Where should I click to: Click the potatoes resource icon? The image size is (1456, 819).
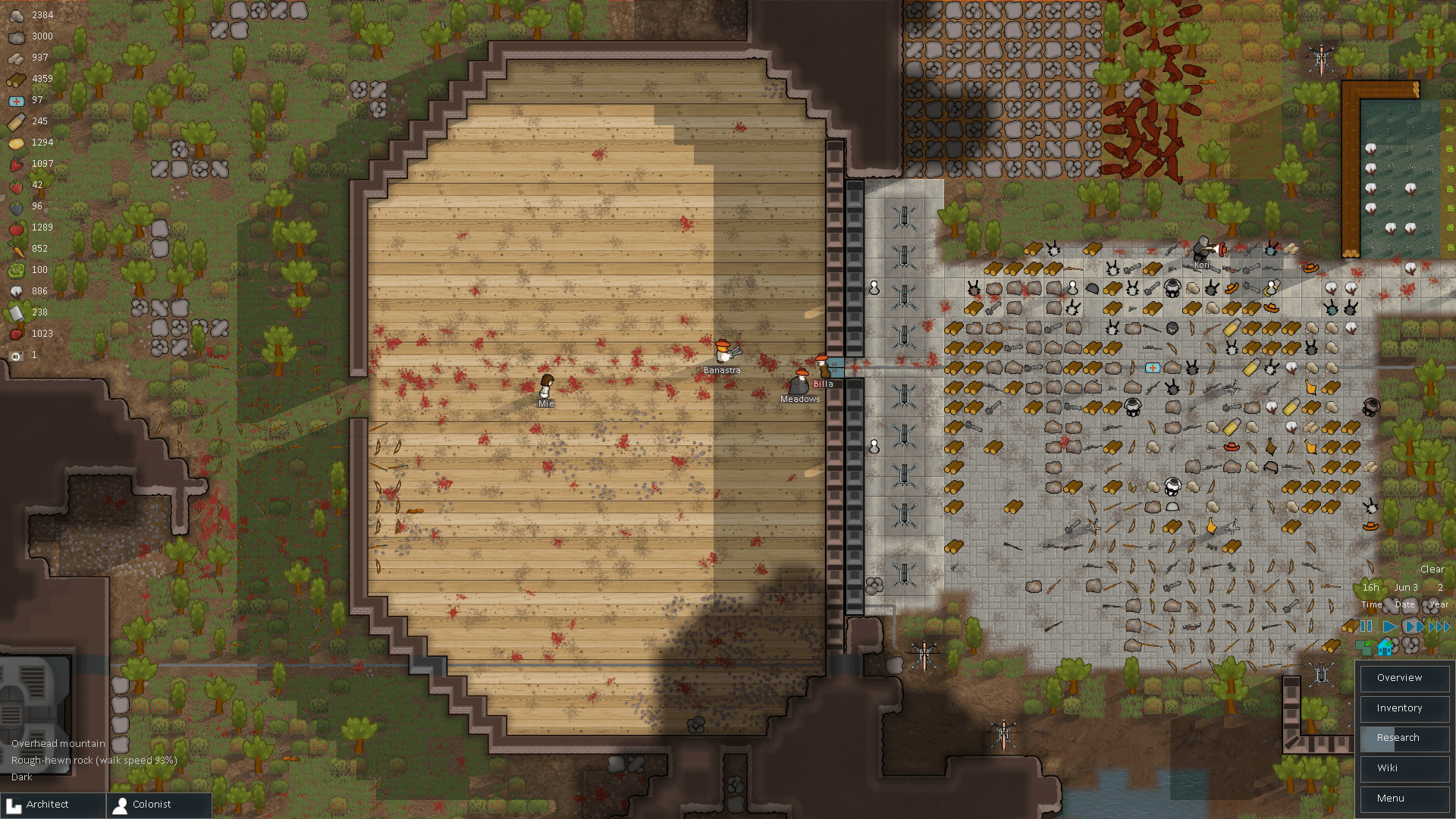15,143
